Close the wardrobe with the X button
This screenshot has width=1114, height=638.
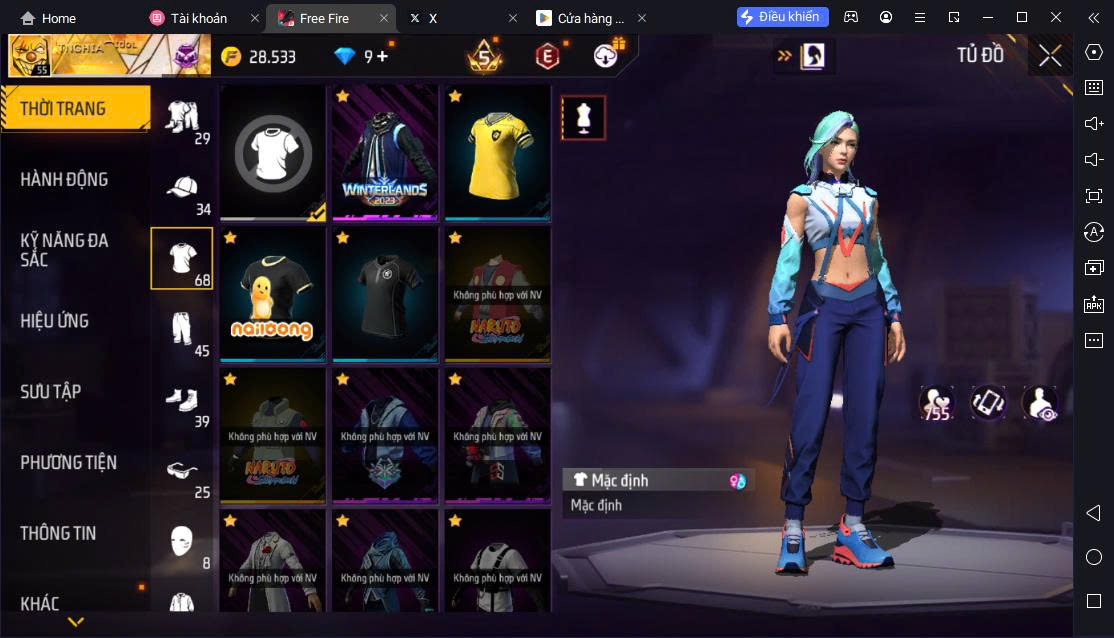(1050, 56)
